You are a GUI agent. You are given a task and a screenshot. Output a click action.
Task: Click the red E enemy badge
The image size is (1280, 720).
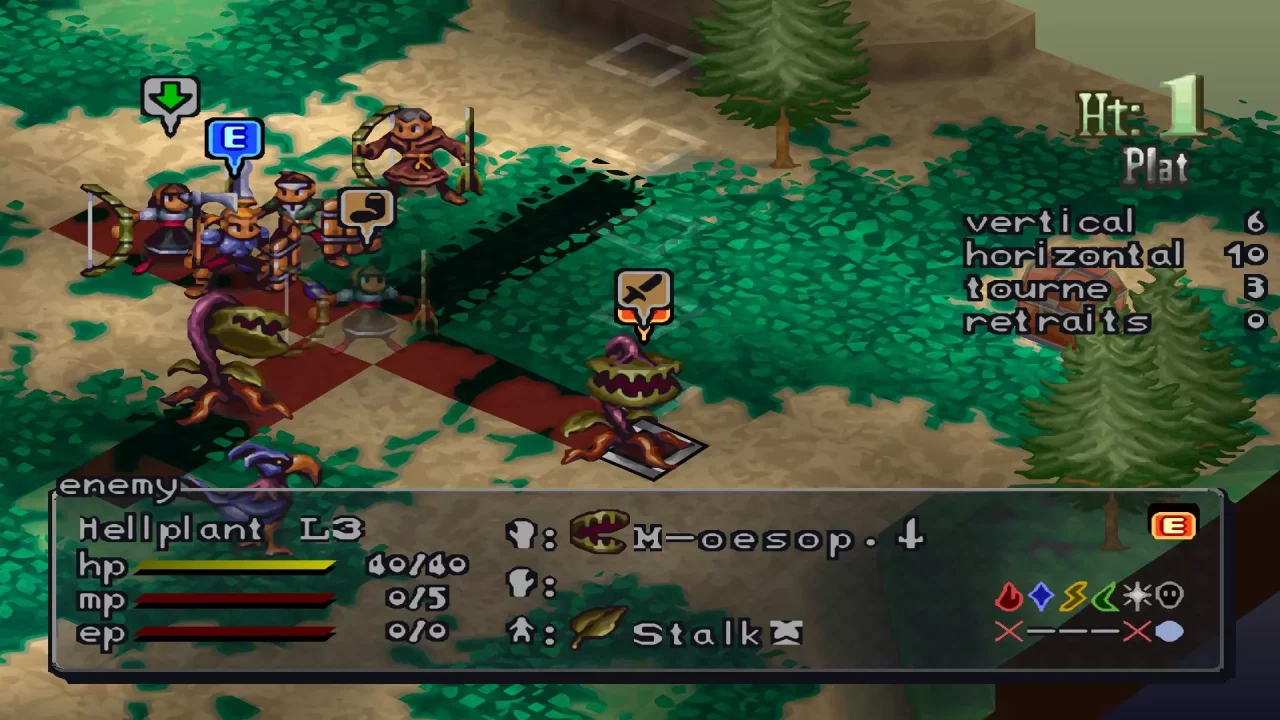coord(1172,525)
